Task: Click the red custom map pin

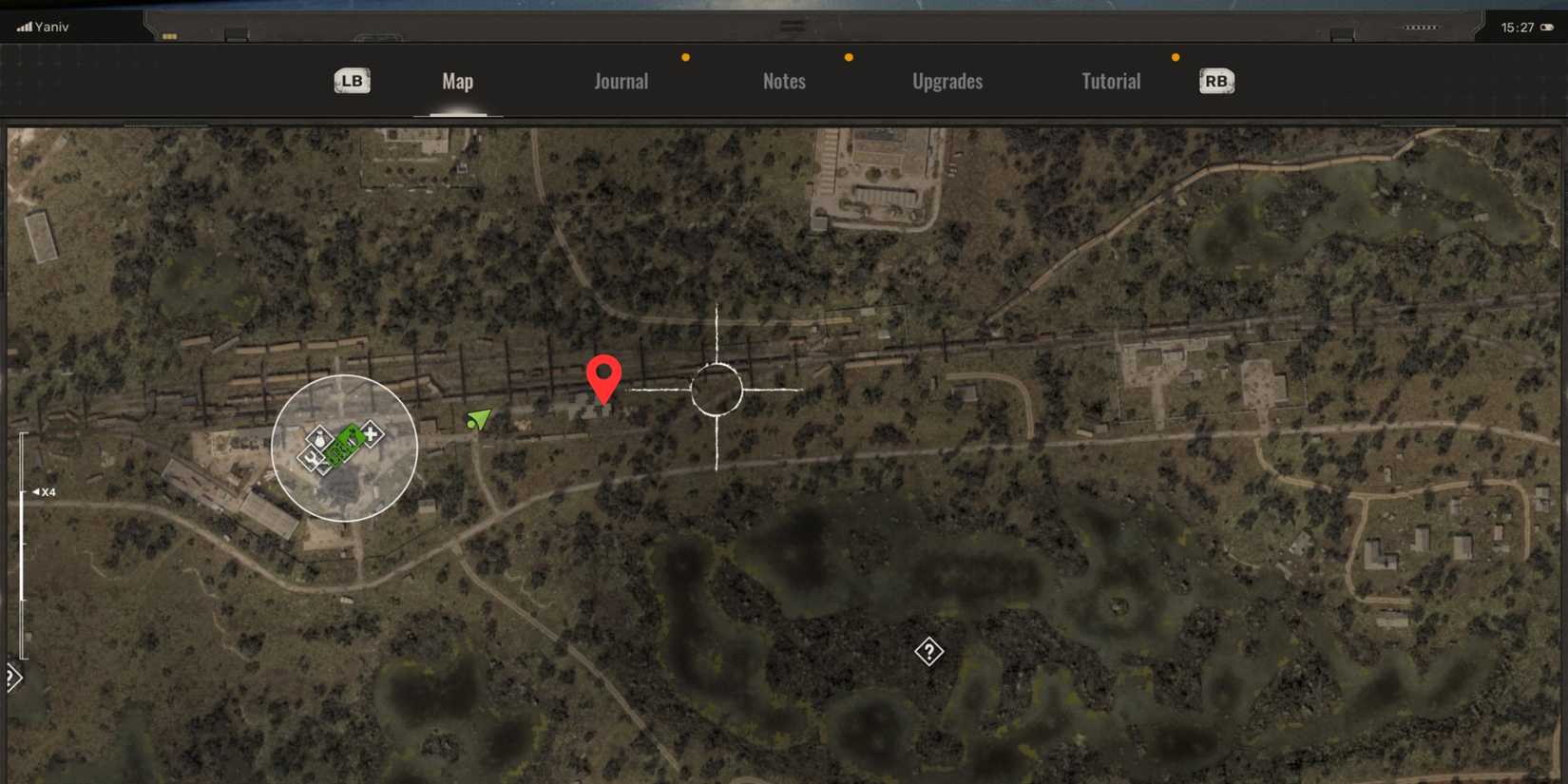Action: tap(604, 380)
